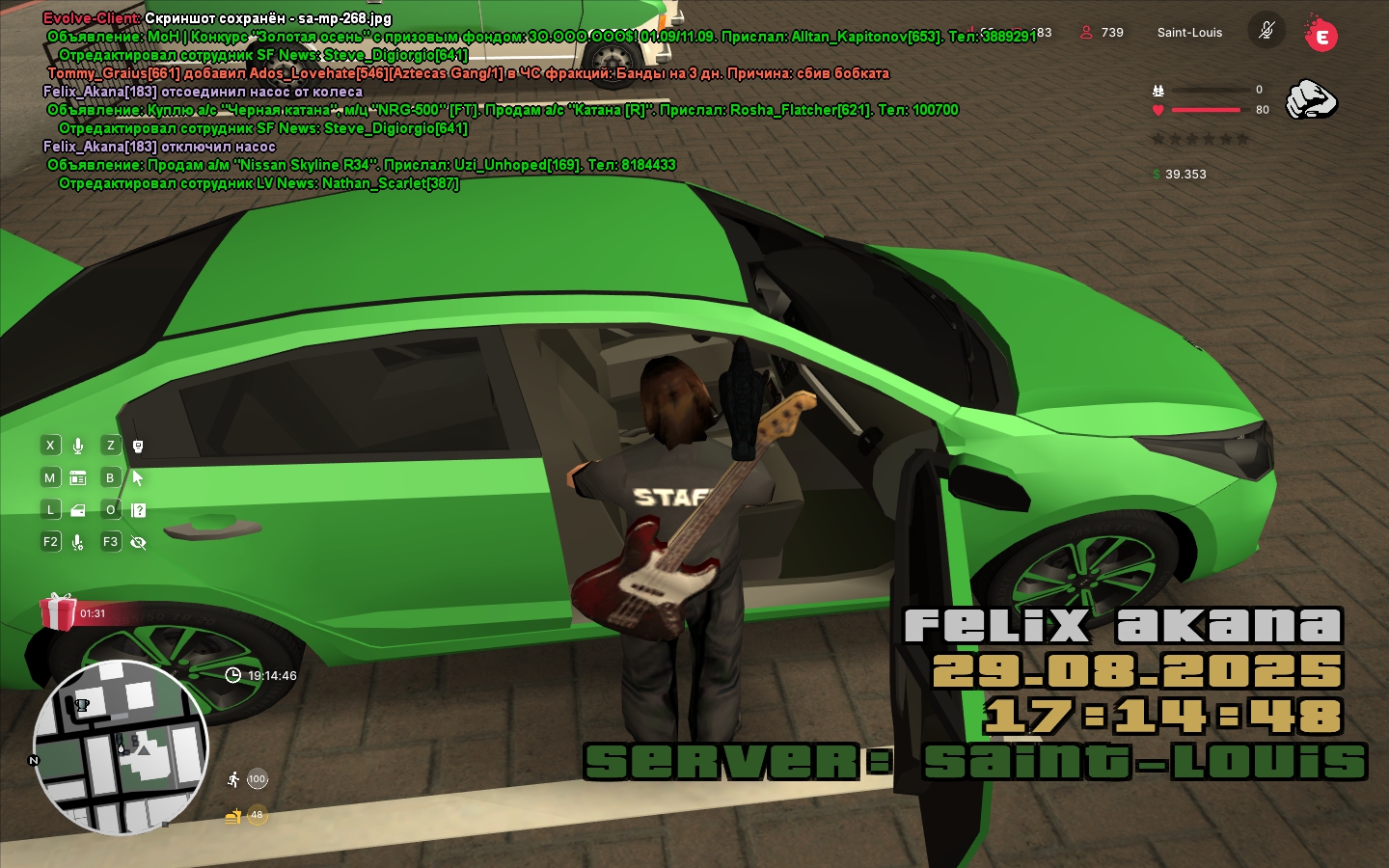Select the fist weapon icon
Screen dimensions: 1389x868
pyautogui.click(x=1311, y=98)
